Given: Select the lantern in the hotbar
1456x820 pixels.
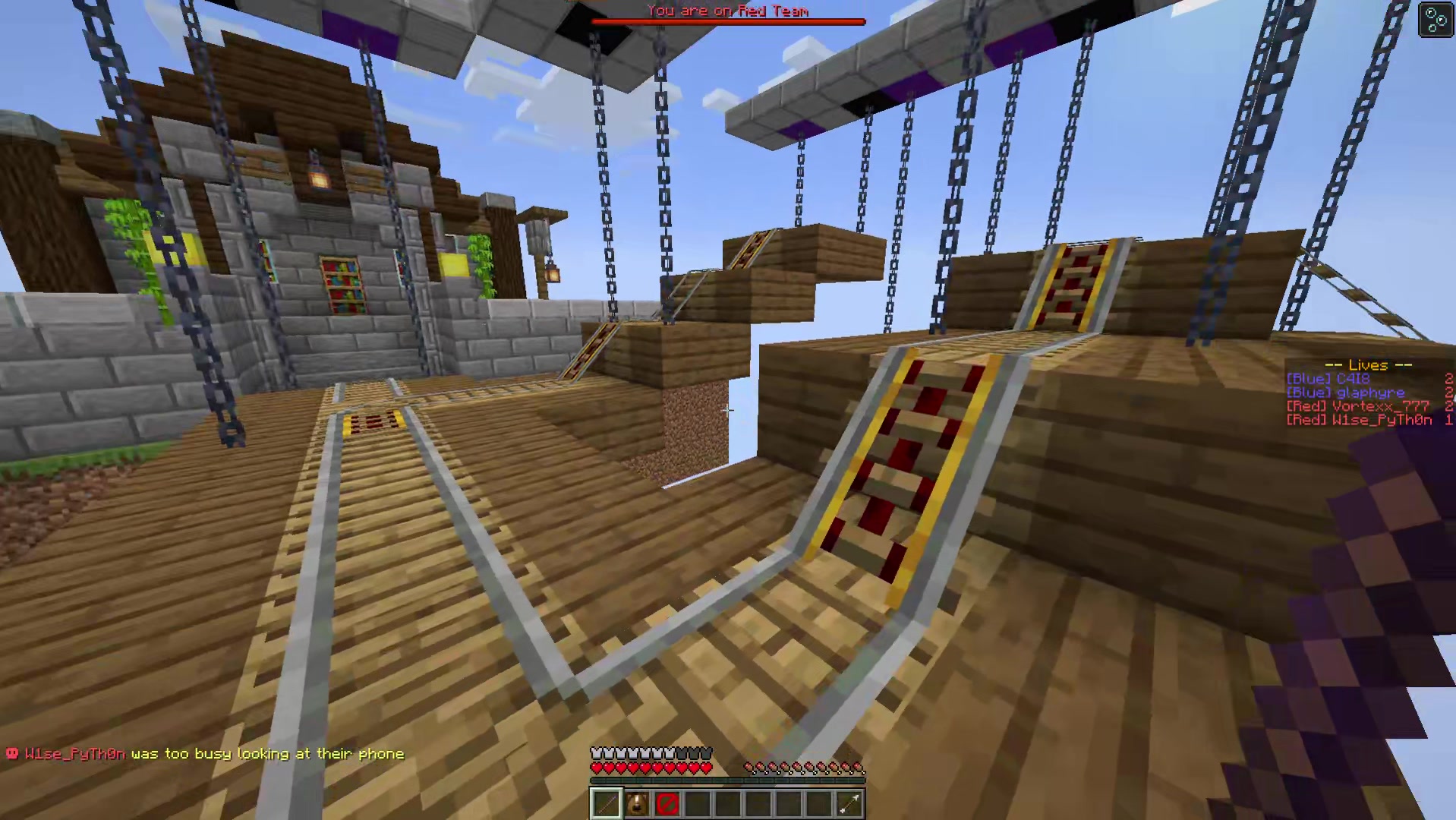Looking at the screenshot, I should [636, 803].
